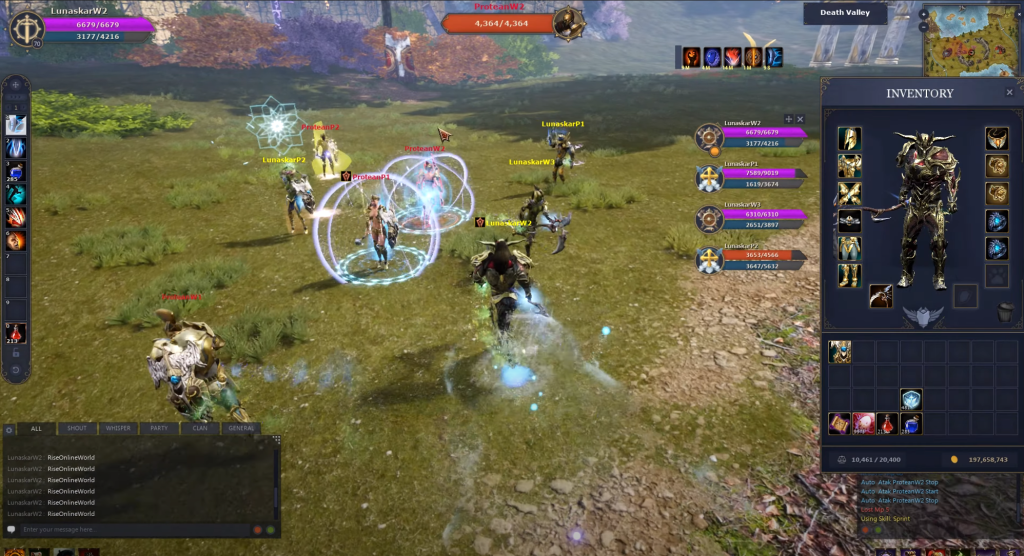Viewport: 1024px width, 556px height.
Task: Open the Party chat tab
Action: [x=159, y=428]
